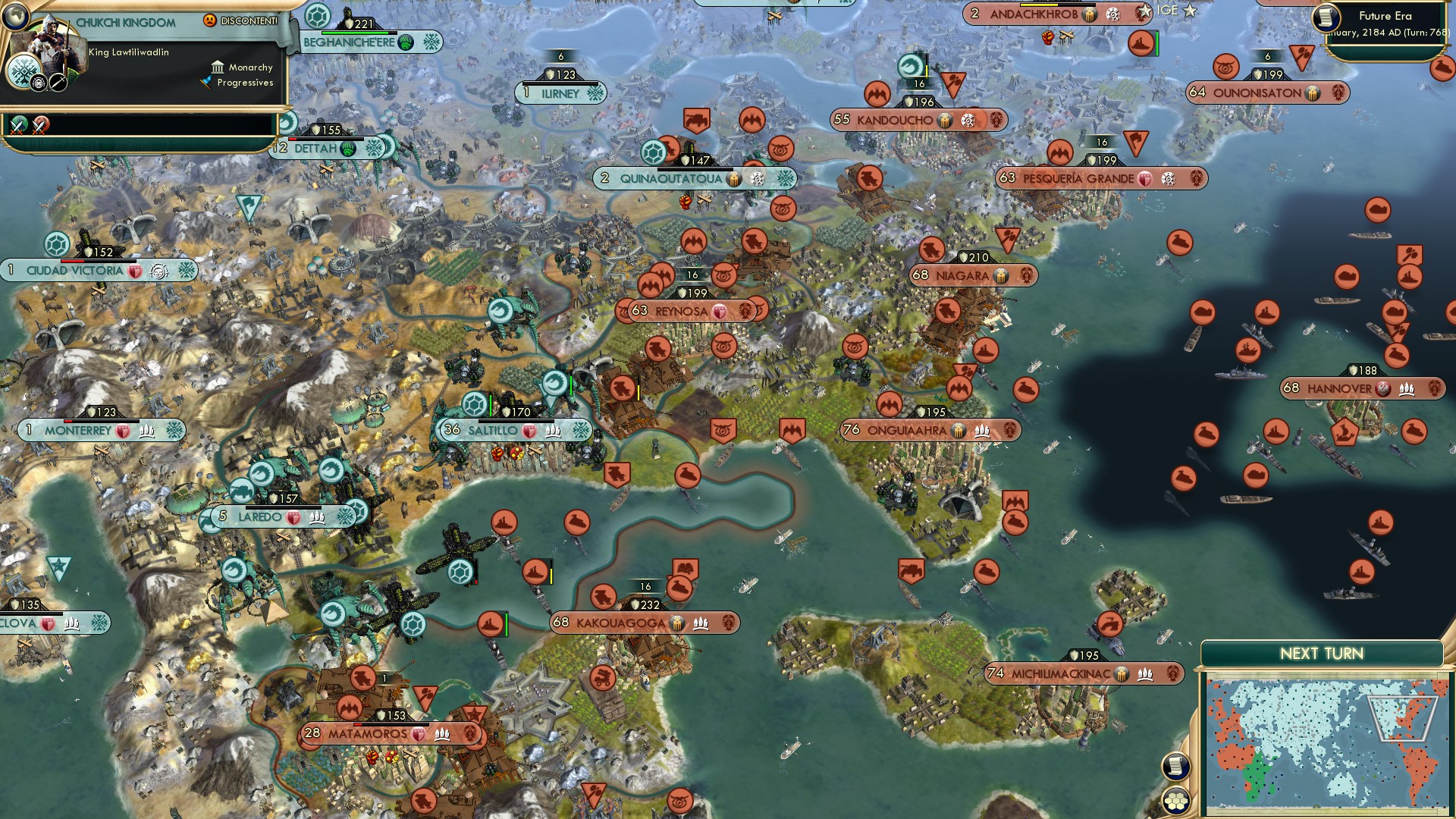
Task: Click the Progressives ideology flag icon
Action: click(x=206, y=82)
